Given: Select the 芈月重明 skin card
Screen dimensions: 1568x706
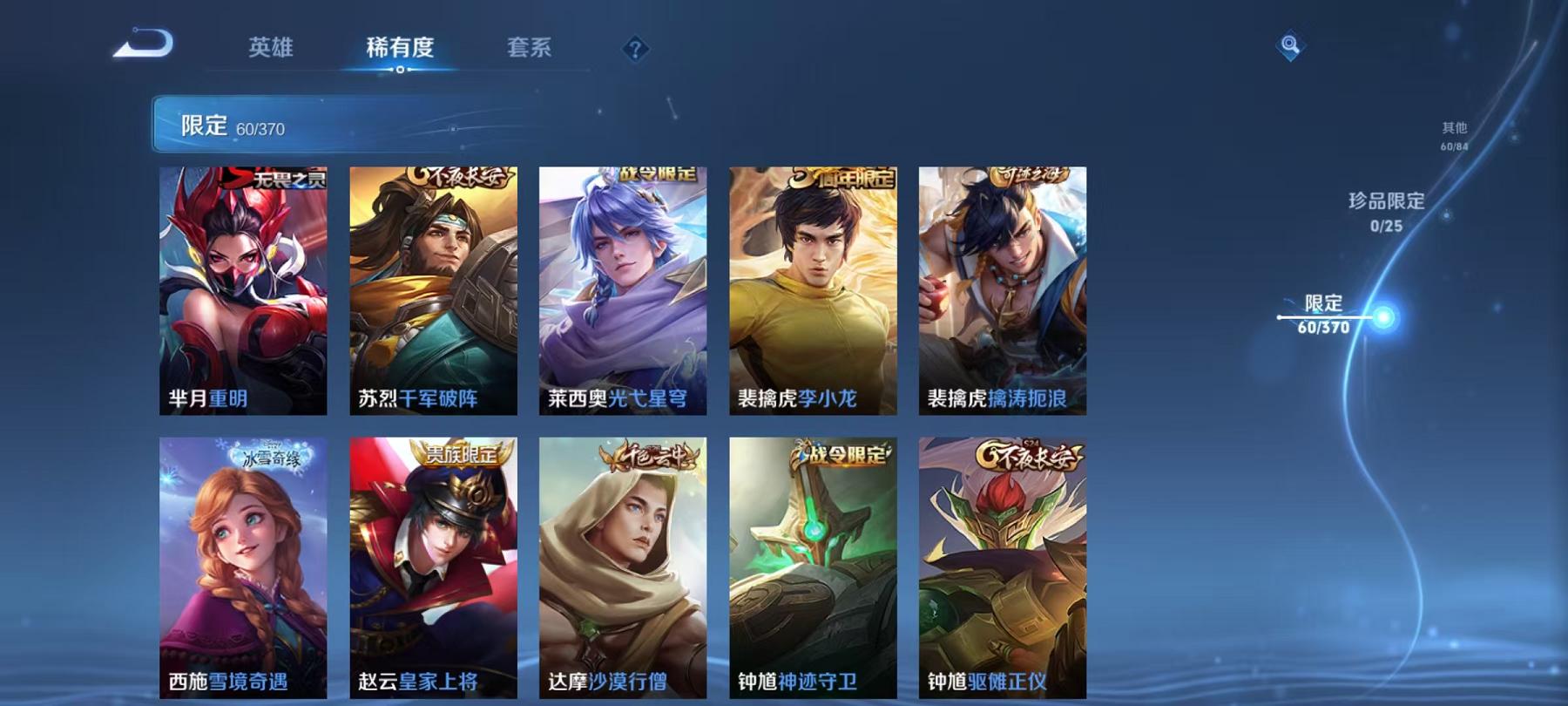Looking at the screenshot, I should coord(245,292).
